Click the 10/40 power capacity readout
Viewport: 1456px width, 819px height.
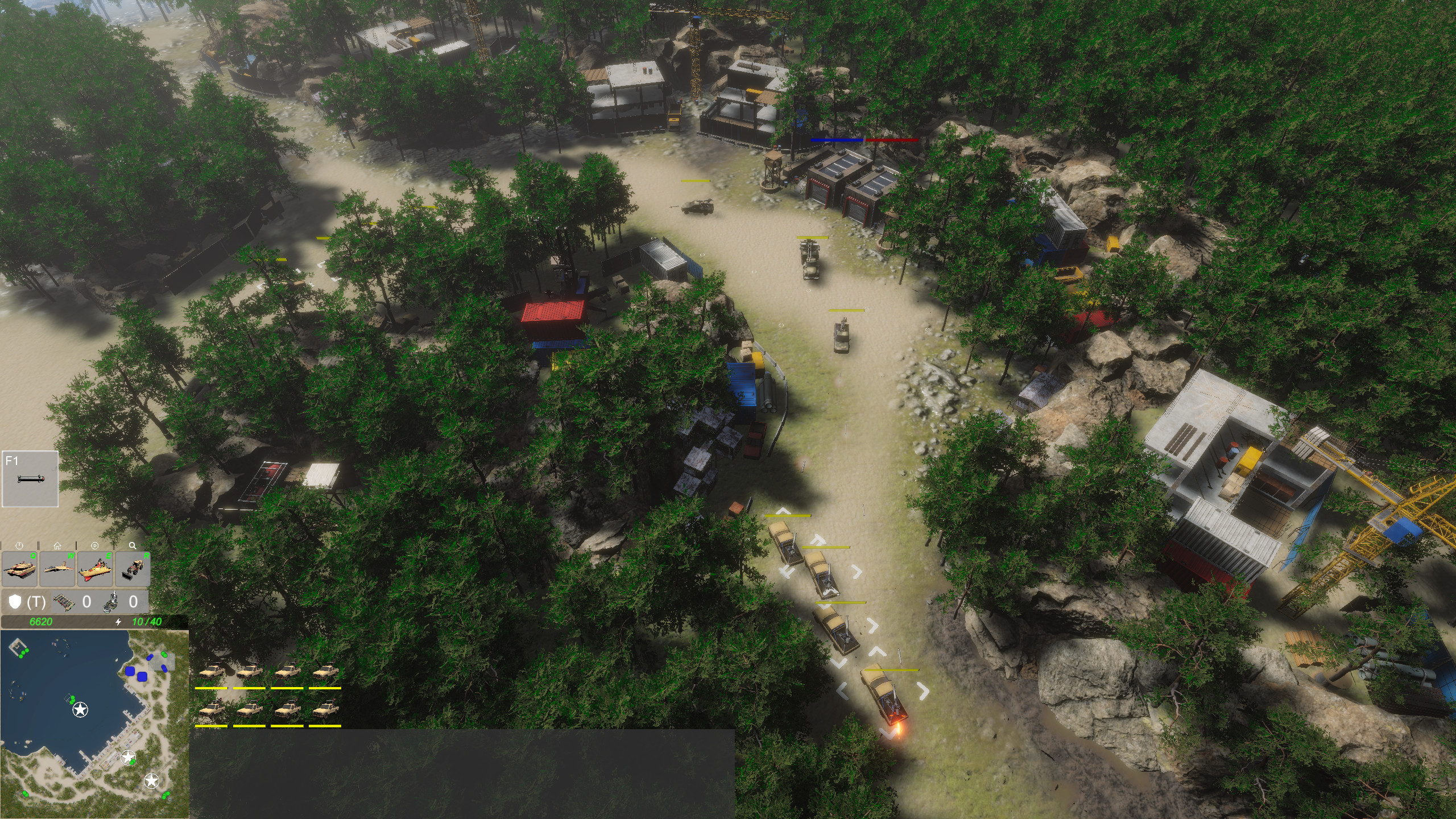(147, 622)
